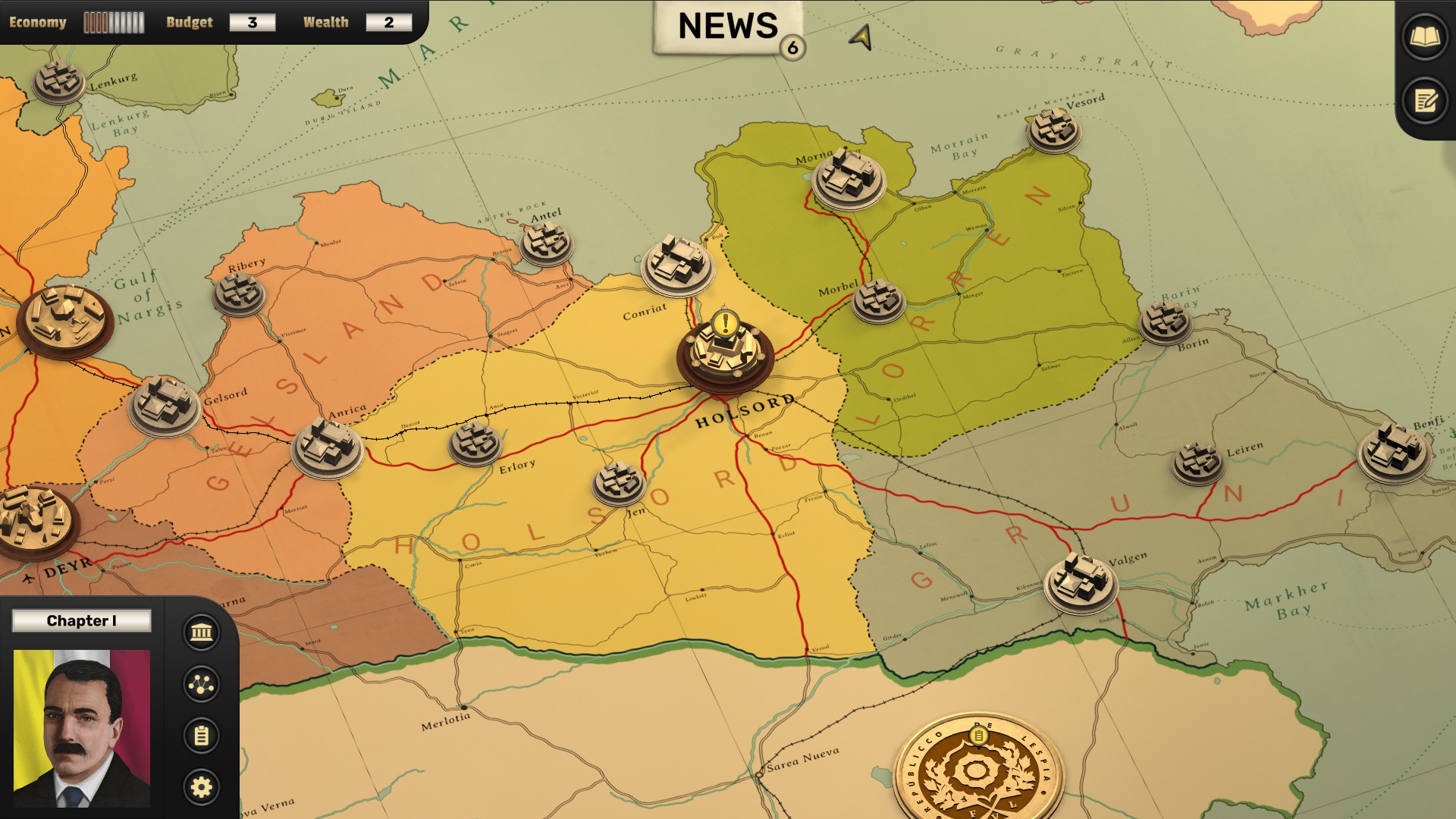Select the Conriat city marker
Screen dimensions: 1456x819
(x=677, y=265)
